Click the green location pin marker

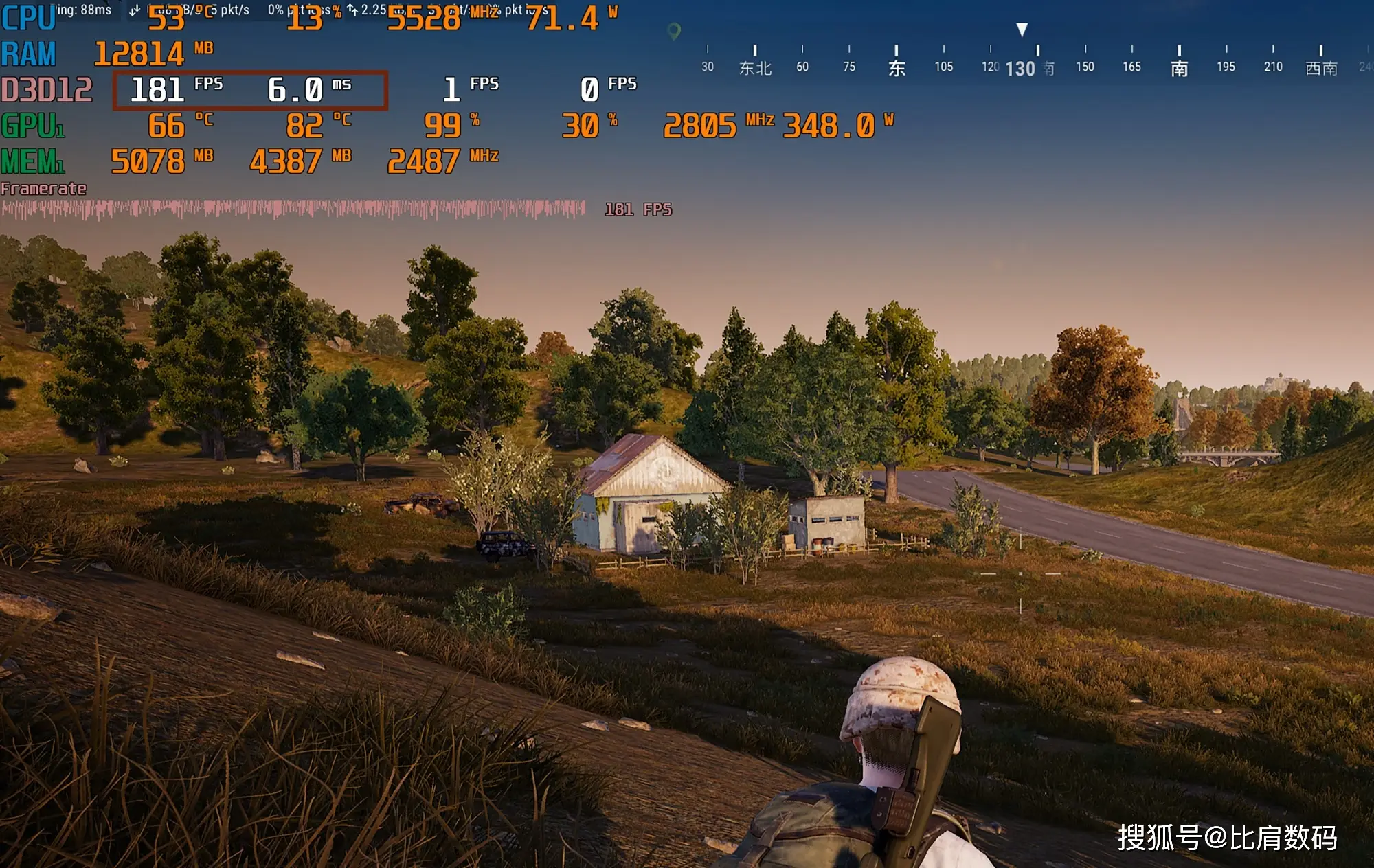click(x=674, y=31)
